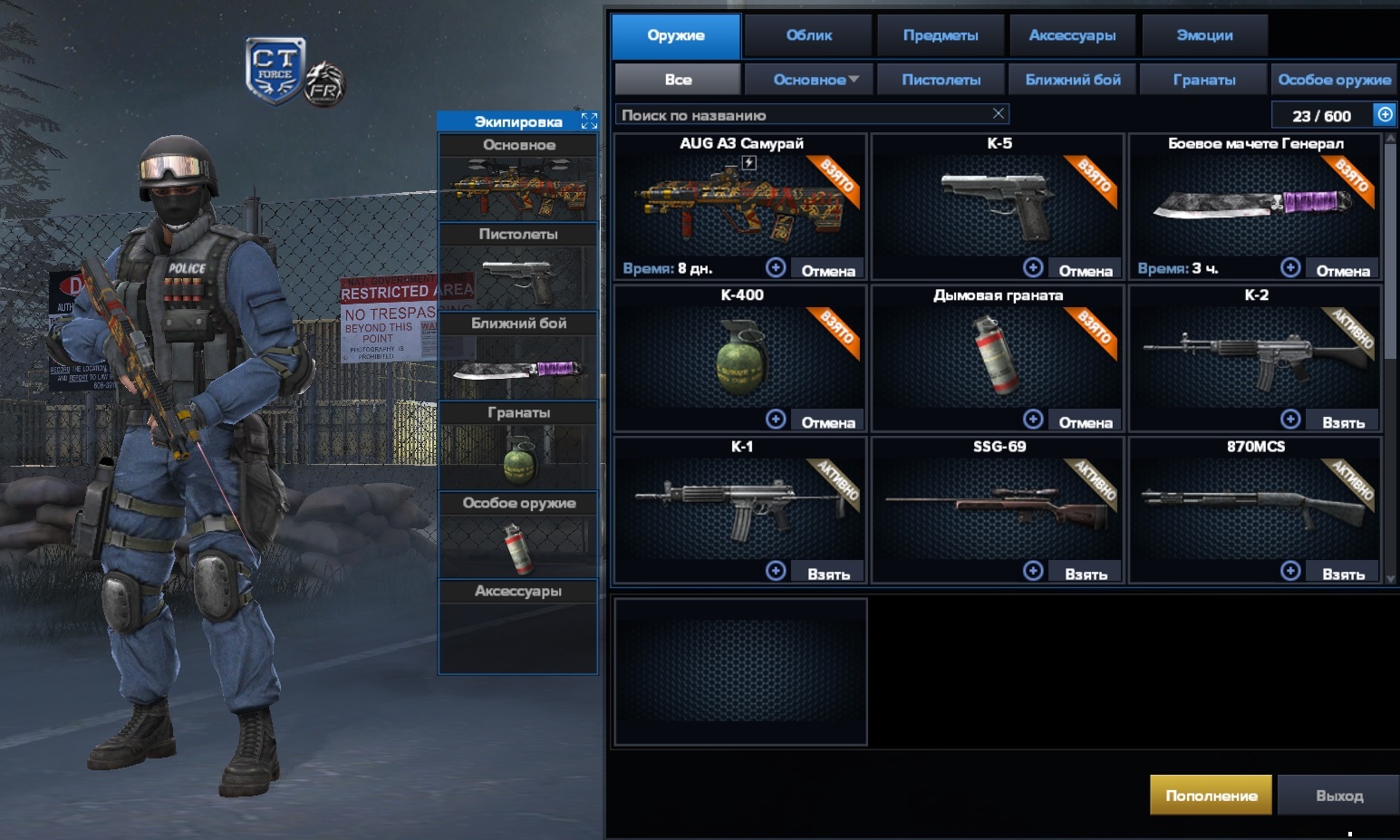Open the Пополнение top-up button
Image resolution: width=1400 pixels, height=840 pixels.
pyautogui.click(x=1211, y=796)
